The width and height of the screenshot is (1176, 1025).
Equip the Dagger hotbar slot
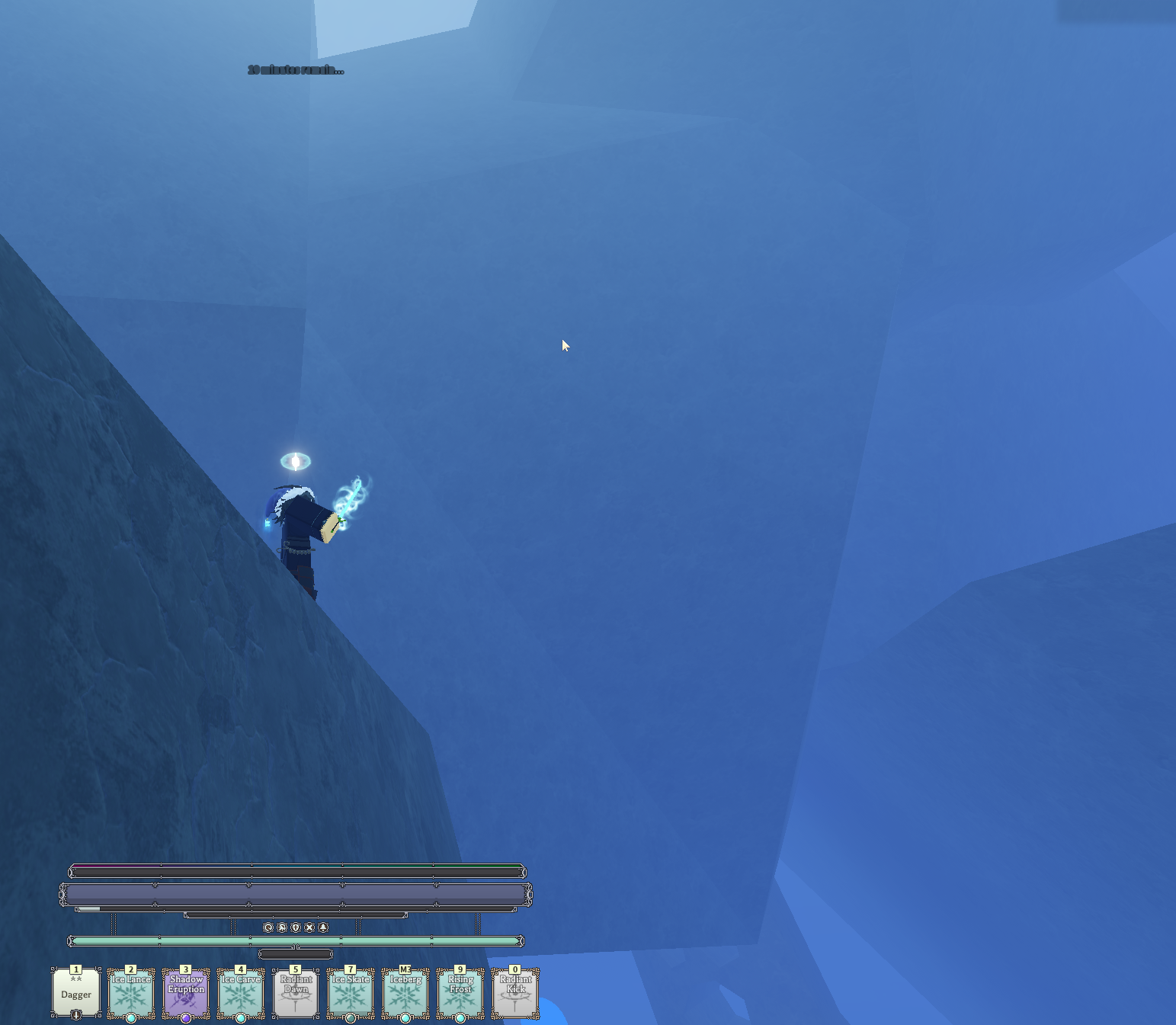76,993
